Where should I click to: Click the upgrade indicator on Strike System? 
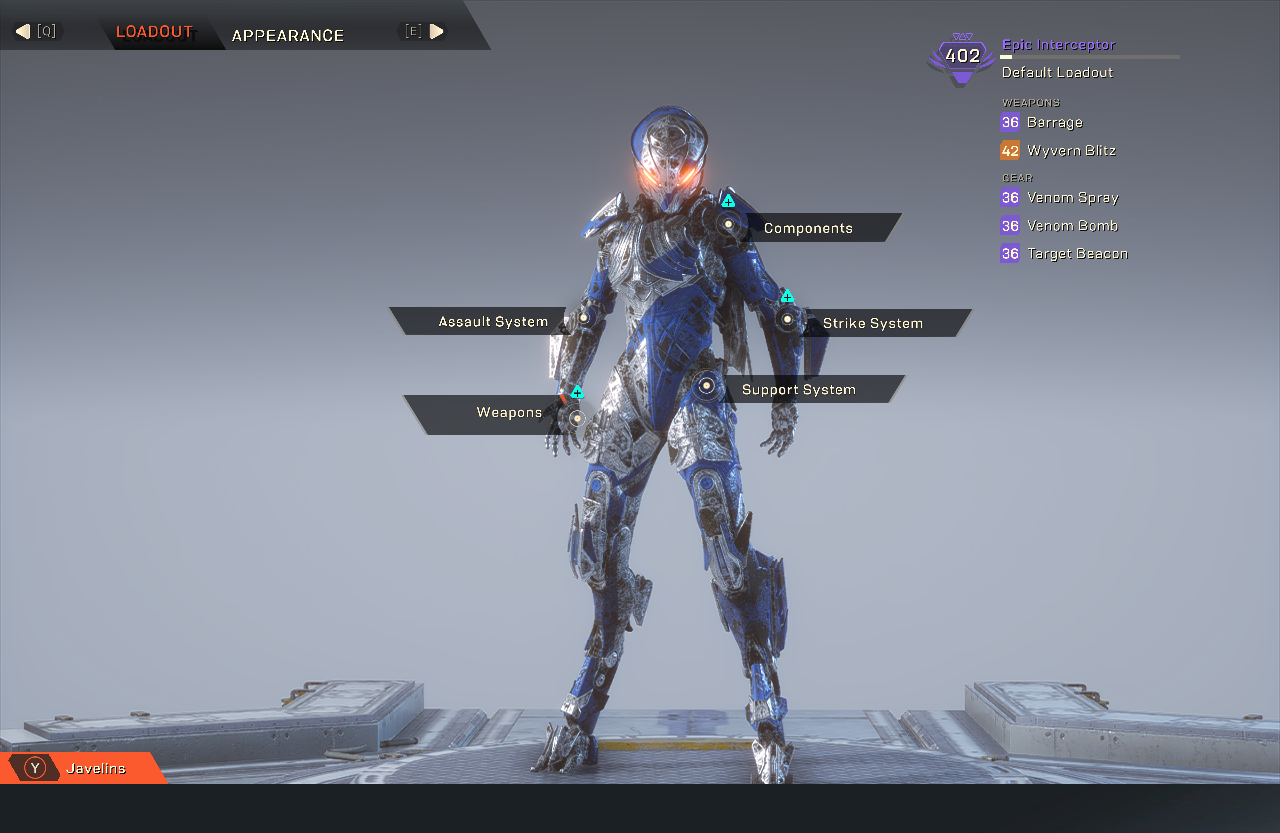pyautogui.click(x=787, y=295)
